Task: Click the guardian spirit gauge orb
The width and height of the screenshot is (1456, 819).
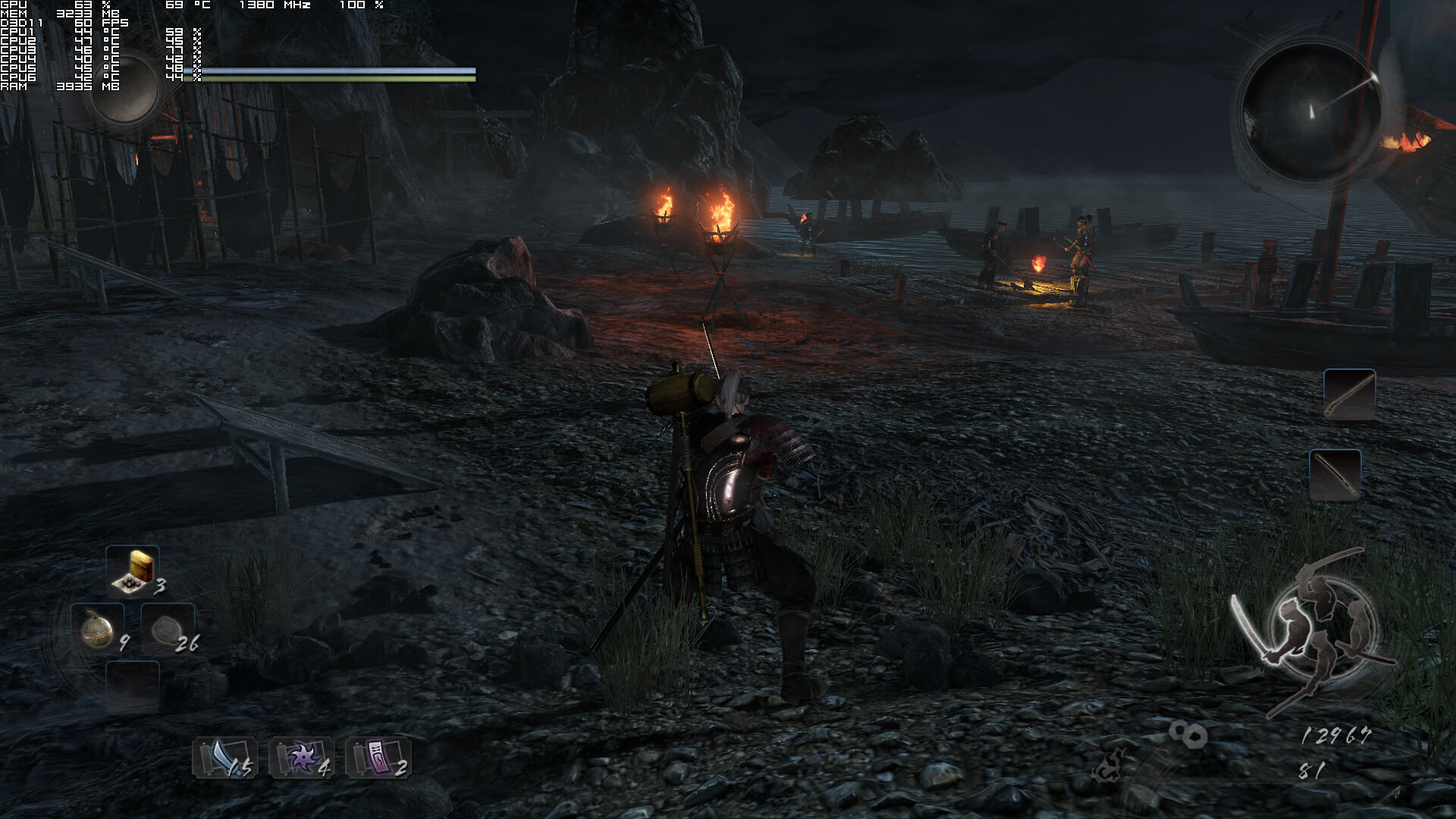Action: pos(124,87)
